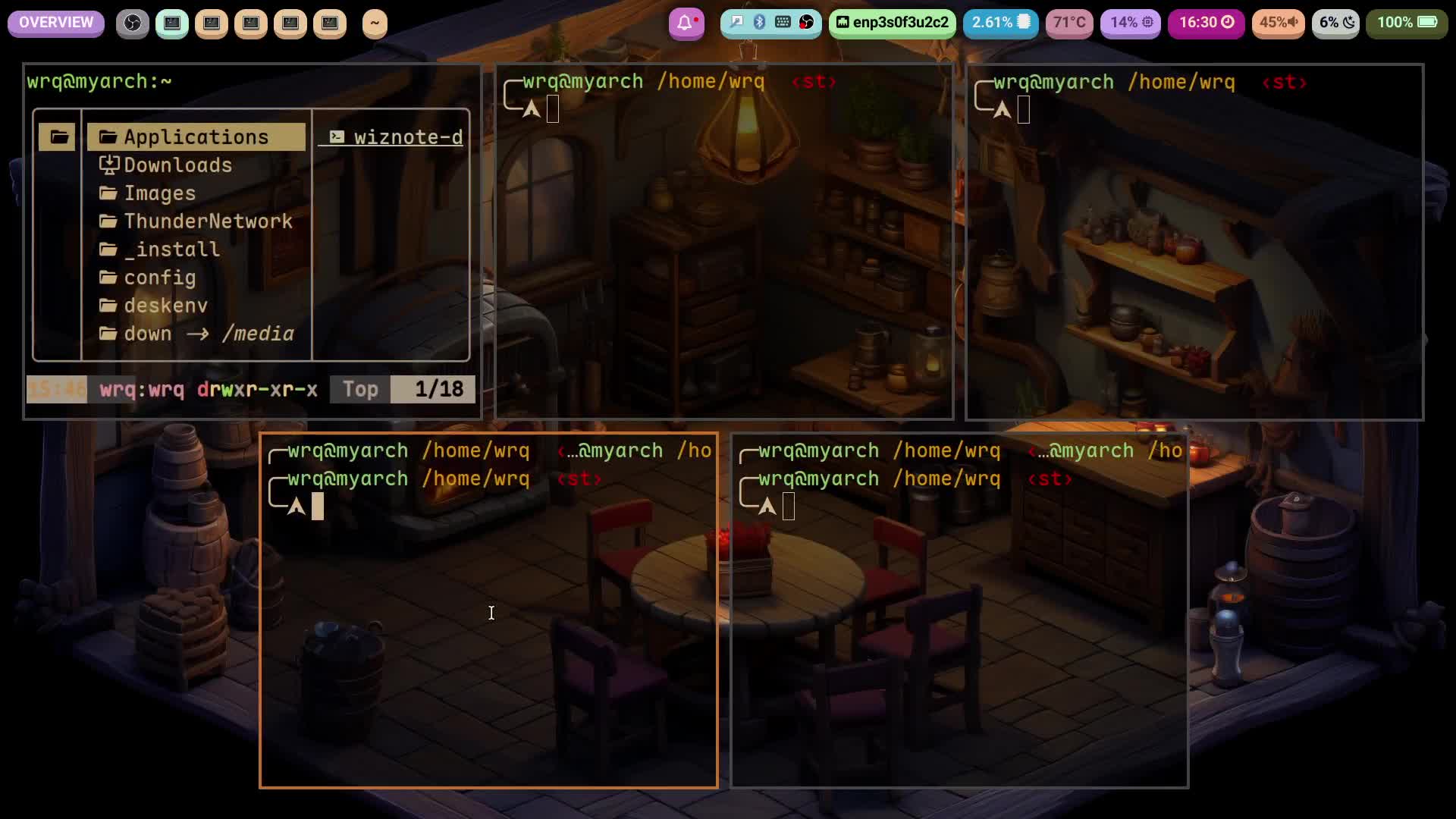Screen dimensions: 1456x819
Task: Open the enp3s0f3u2c2 network module
Action: click(x=893, y=23)
